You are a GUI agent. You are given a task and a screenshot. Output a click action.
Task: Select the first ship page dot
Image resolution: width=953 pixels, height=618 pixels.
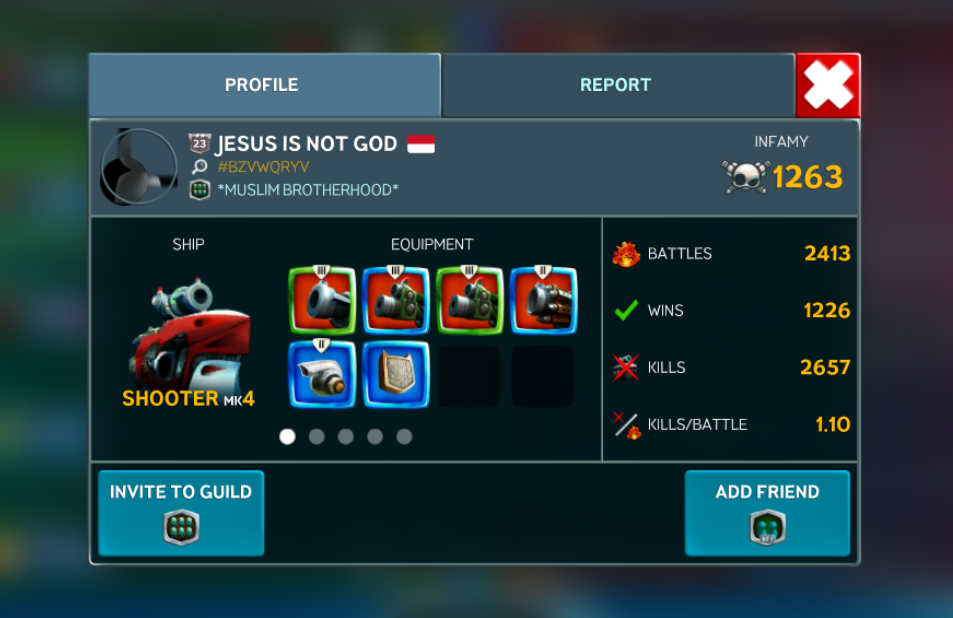[x=288, y=437]
